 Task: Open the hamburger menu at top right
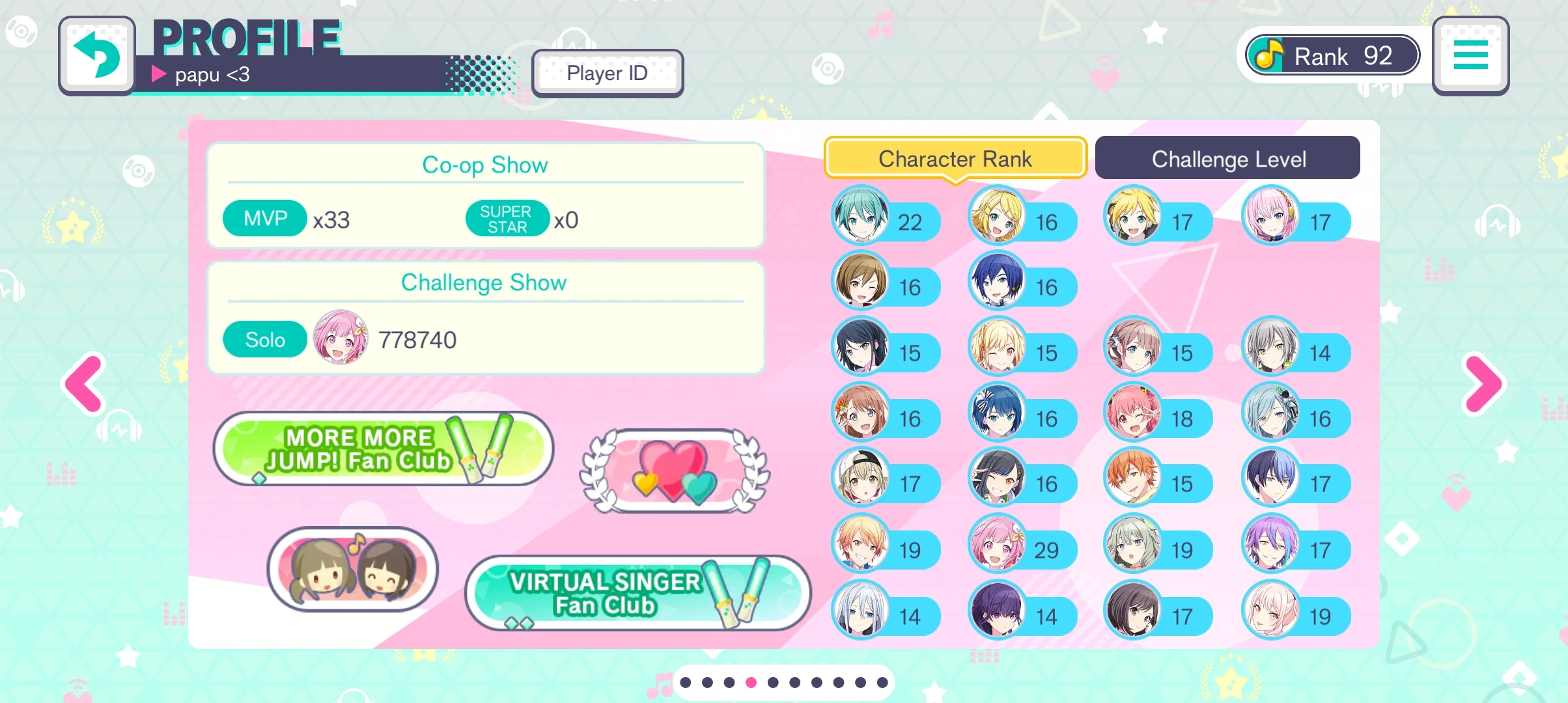click(1470, 55)
